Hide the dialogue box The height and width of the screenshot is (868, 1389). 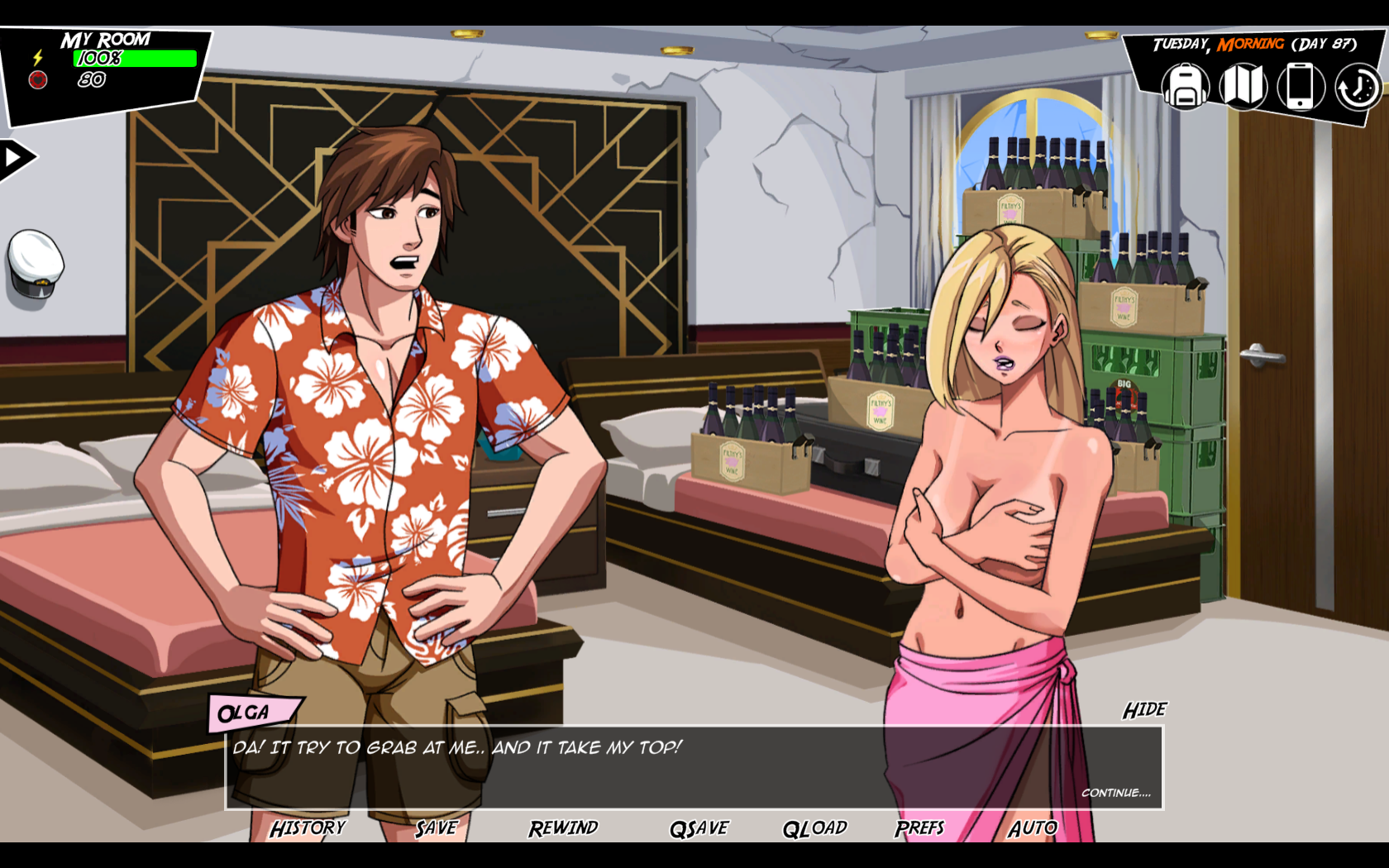pos(1144,710)
